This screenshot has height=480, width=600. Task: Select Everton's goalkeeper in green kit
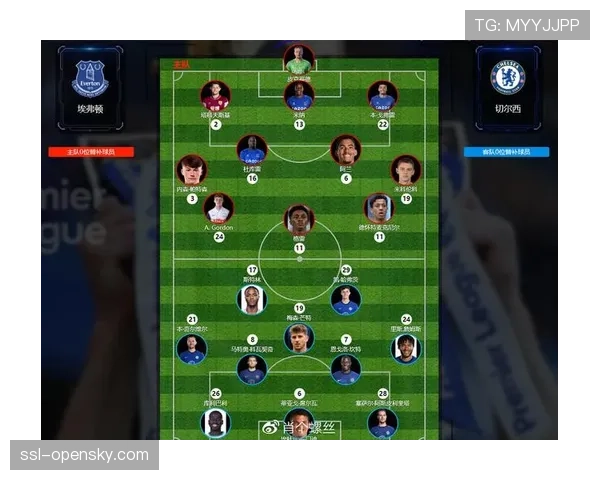coord(299,59)
